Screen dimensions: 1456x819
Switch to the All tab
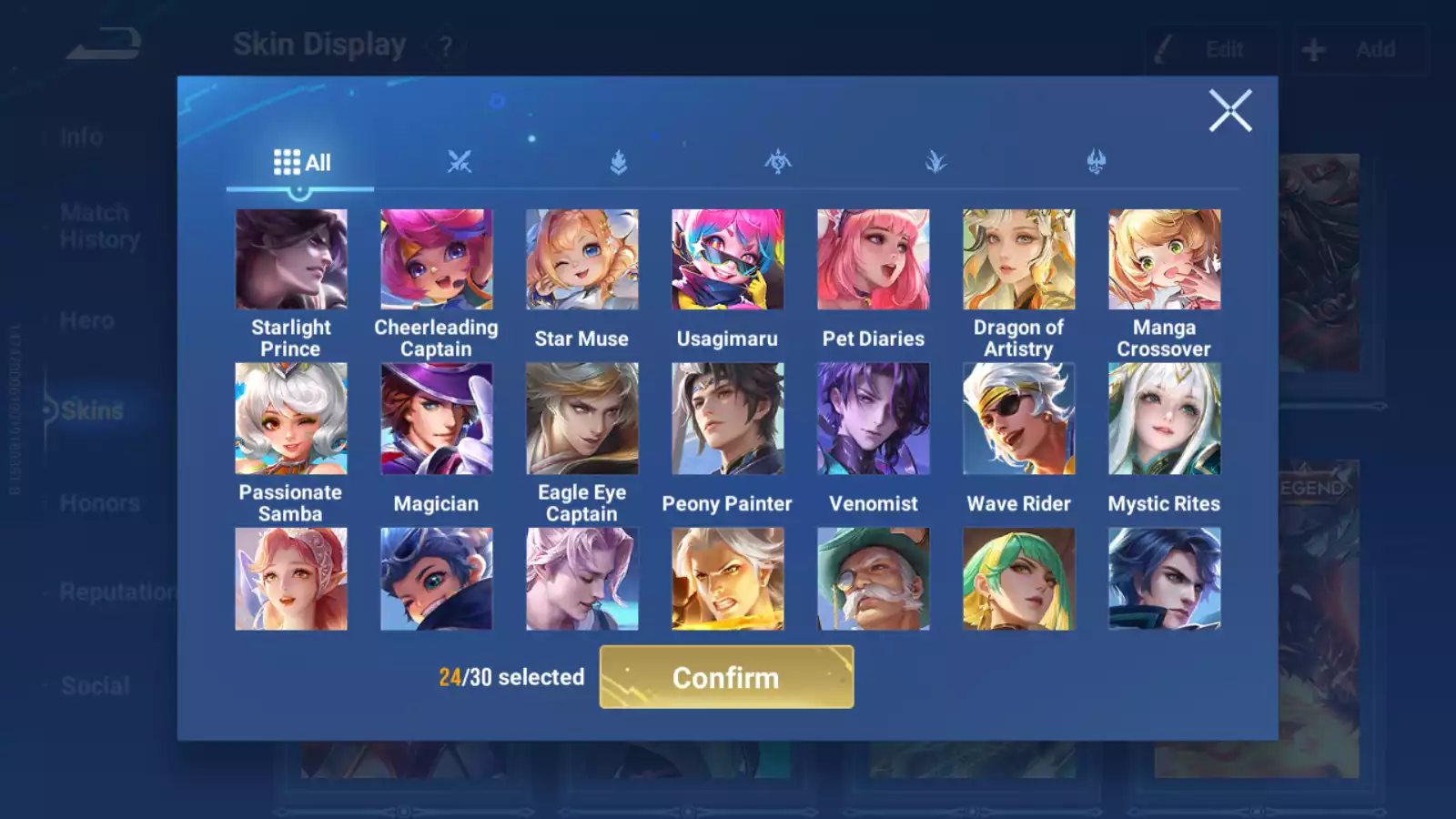[300, 161]
